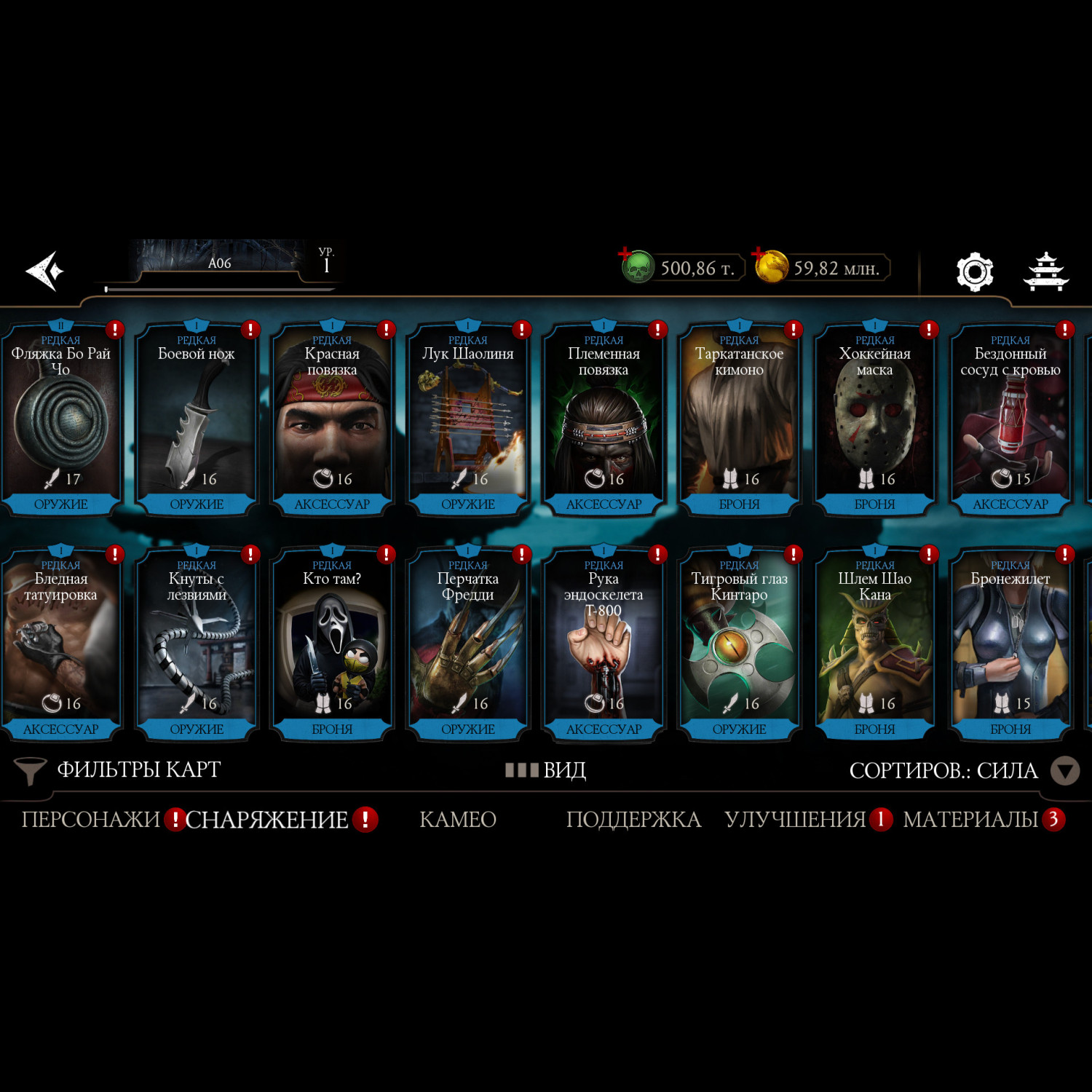Pick the Лук Шаолиня weapon card
This screenshot has height=1092, width=1092.
[468, 419]
